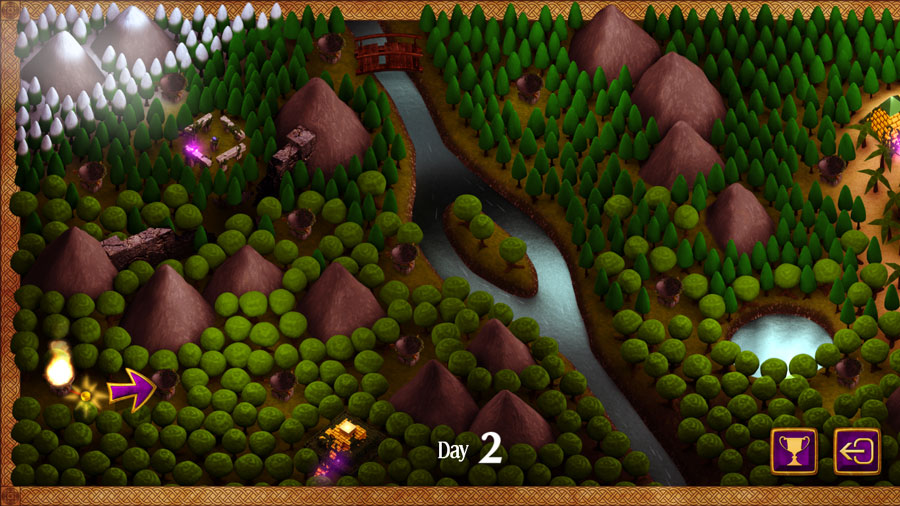Screen dimensions: 900x506
Task: Select the purple arrow level marker
Action: [x=131, y=387]
